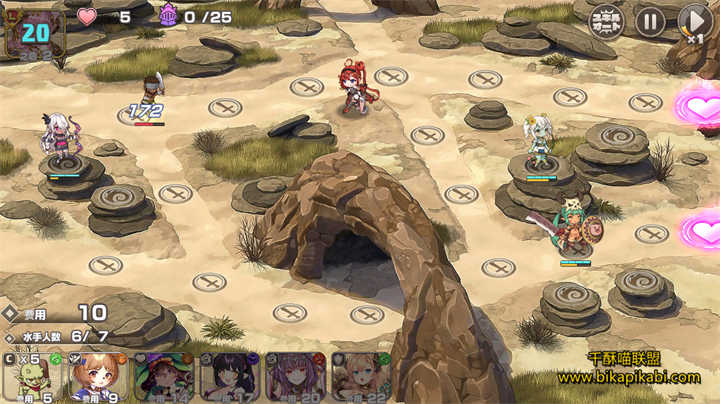This screenshot has height=404, width=720.
Task: Select the blonde unit card costing 22
Action: pyautogui.click(x=360, y=378)
